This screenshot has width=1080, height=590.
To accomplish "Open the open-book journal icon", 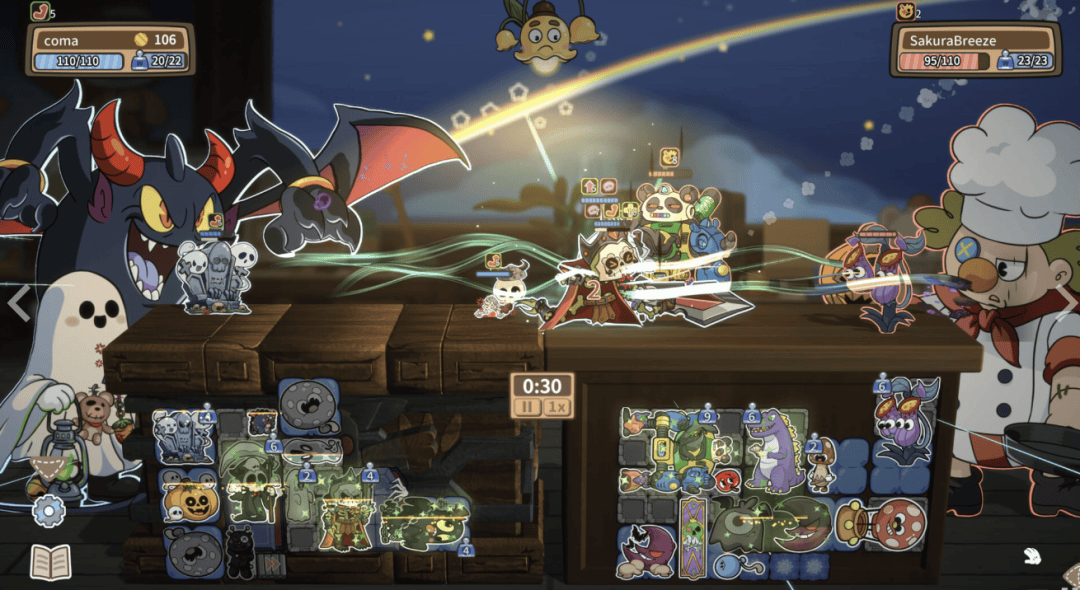I will pyautogui.click(x=50, y=562).
